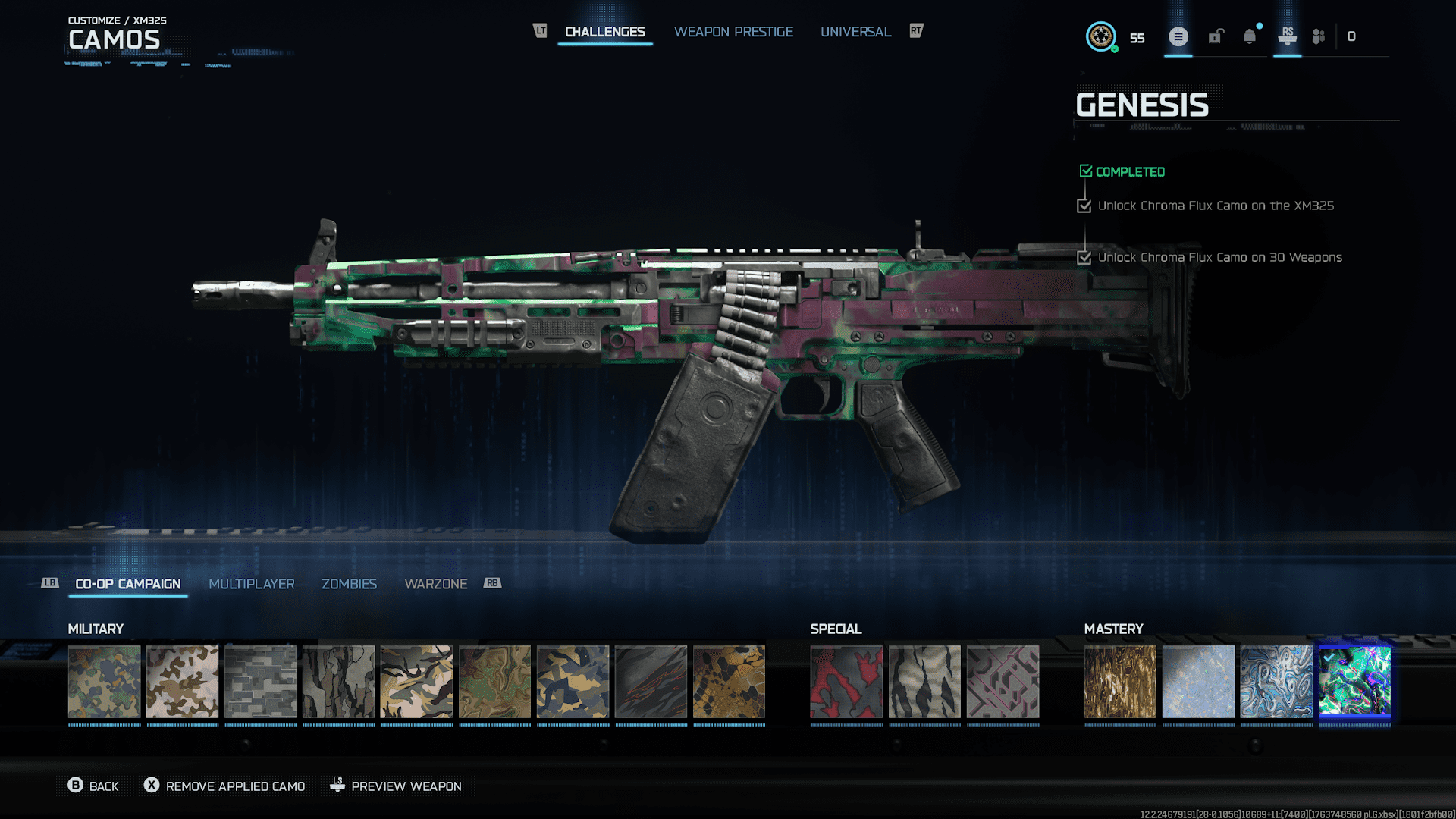Choose the red and grey special camo
This screenshot has height=819, width=1456.
pos(846,682)
